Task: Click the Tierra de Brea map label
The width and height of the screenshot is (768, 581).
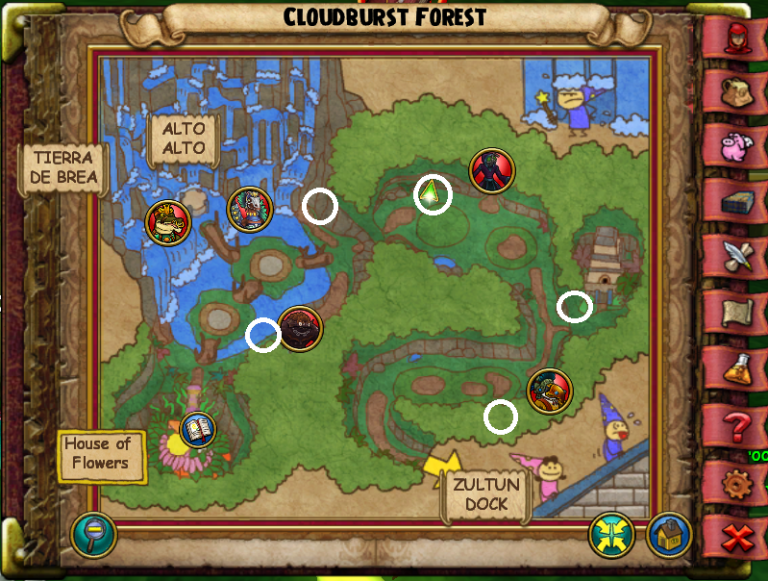Action: coord(63,168)
